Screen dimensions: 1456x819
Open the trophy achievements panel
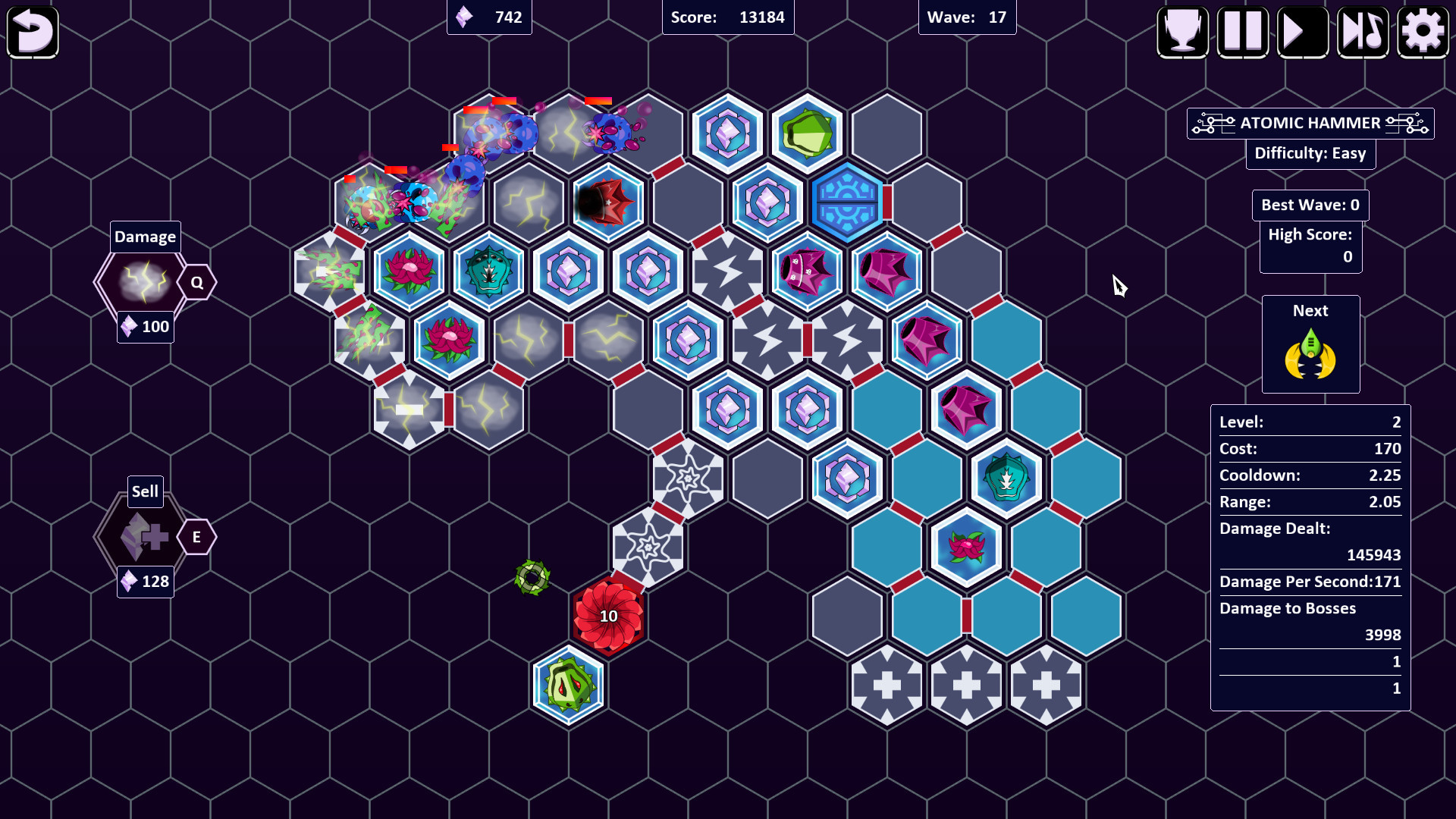1183,32
